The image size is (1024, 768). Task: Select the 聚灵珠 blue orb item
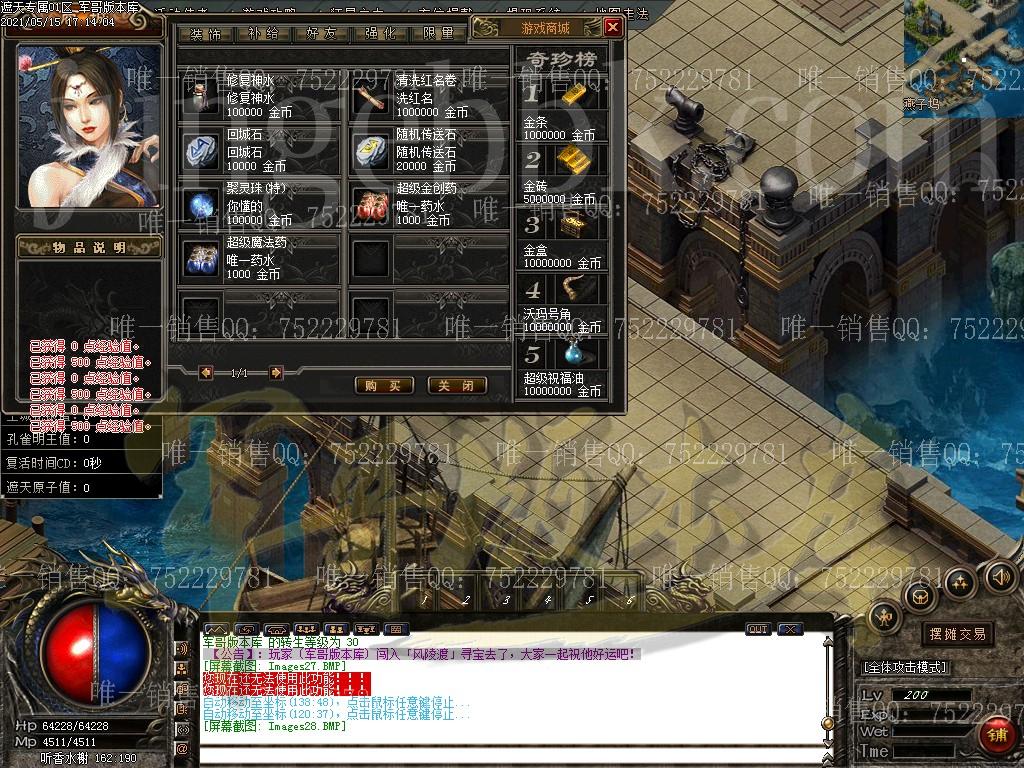(x=198, y=205)
